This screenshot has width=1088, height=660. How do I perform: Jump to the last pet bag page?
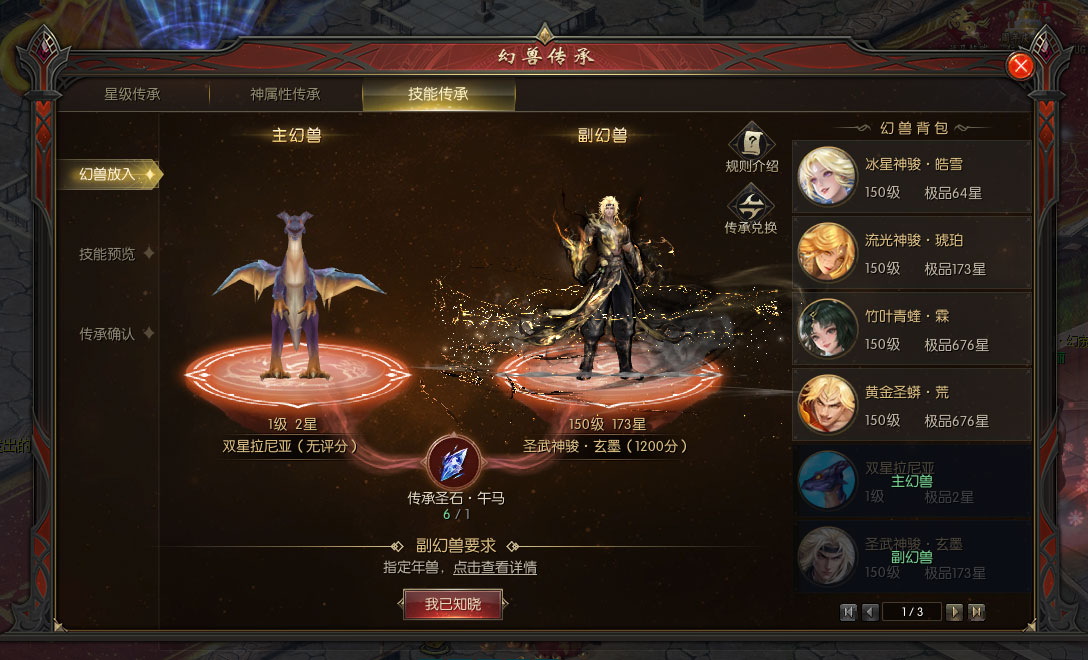click(977, 612)
